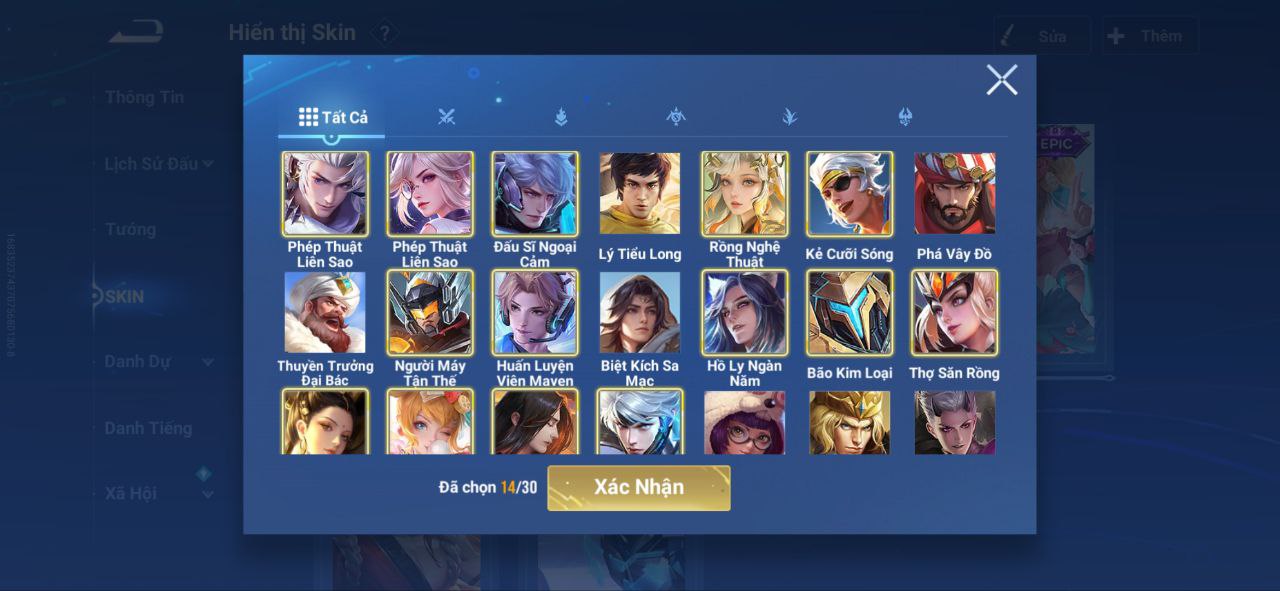Choose the Huấn Luyện Viên Maven skin
This screenshot has height=591, width=1280.
[x=535, y=313]
